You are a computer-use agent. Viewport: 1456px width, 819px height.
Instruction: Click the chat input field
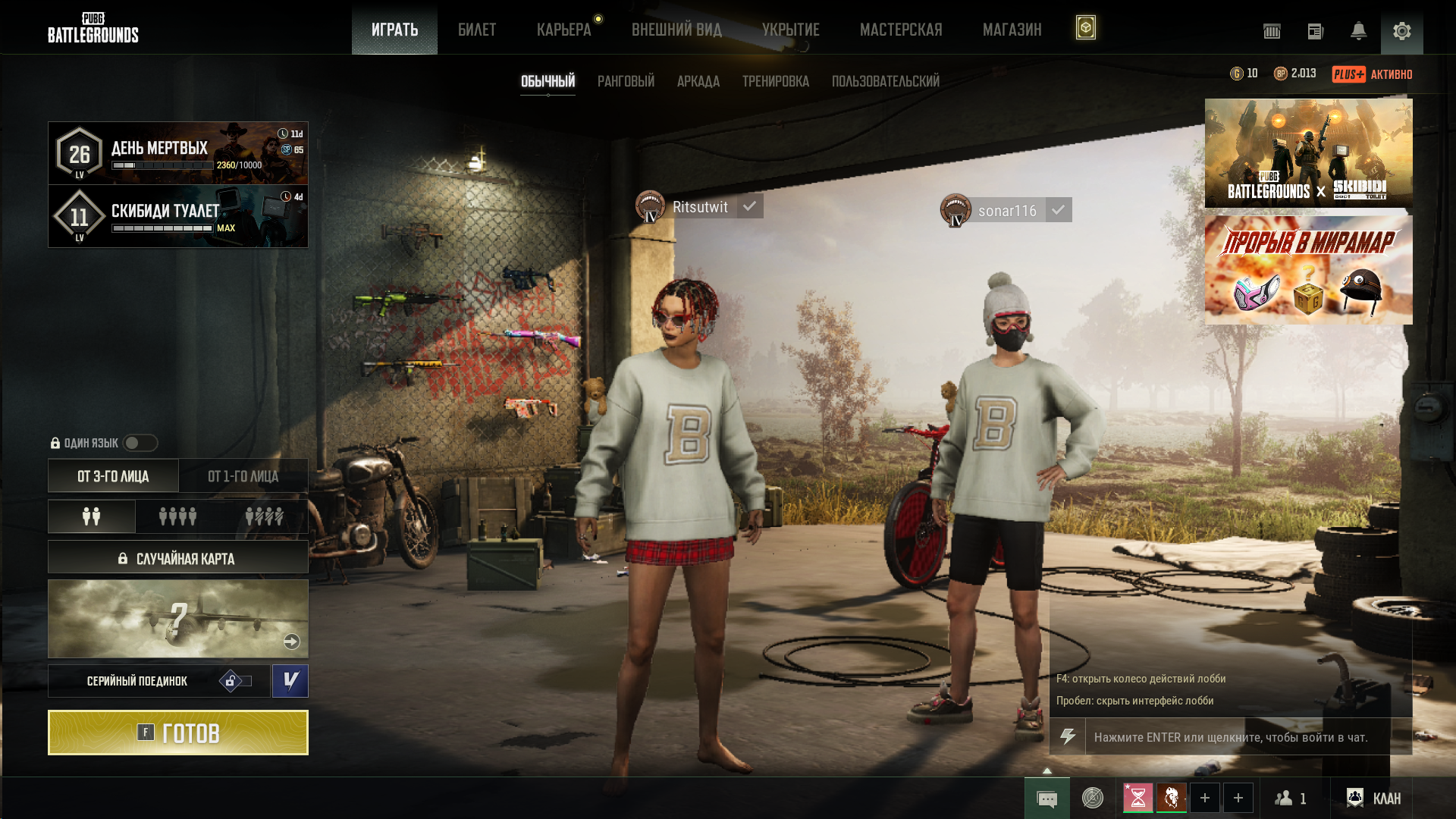coord(1236,737)
